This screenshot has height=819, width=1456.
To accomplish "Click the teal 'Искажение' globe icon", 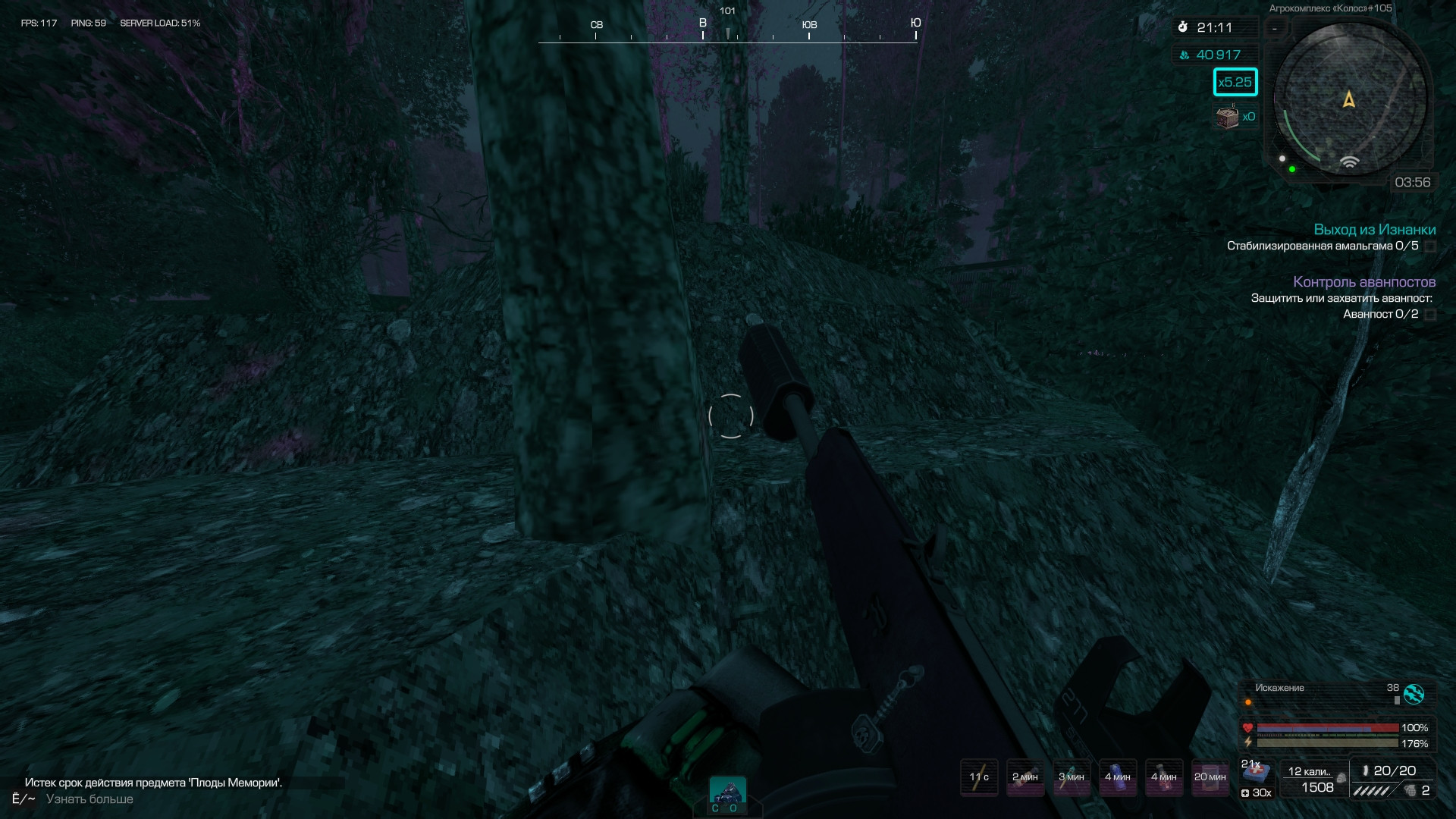I will pos(1414,694).
